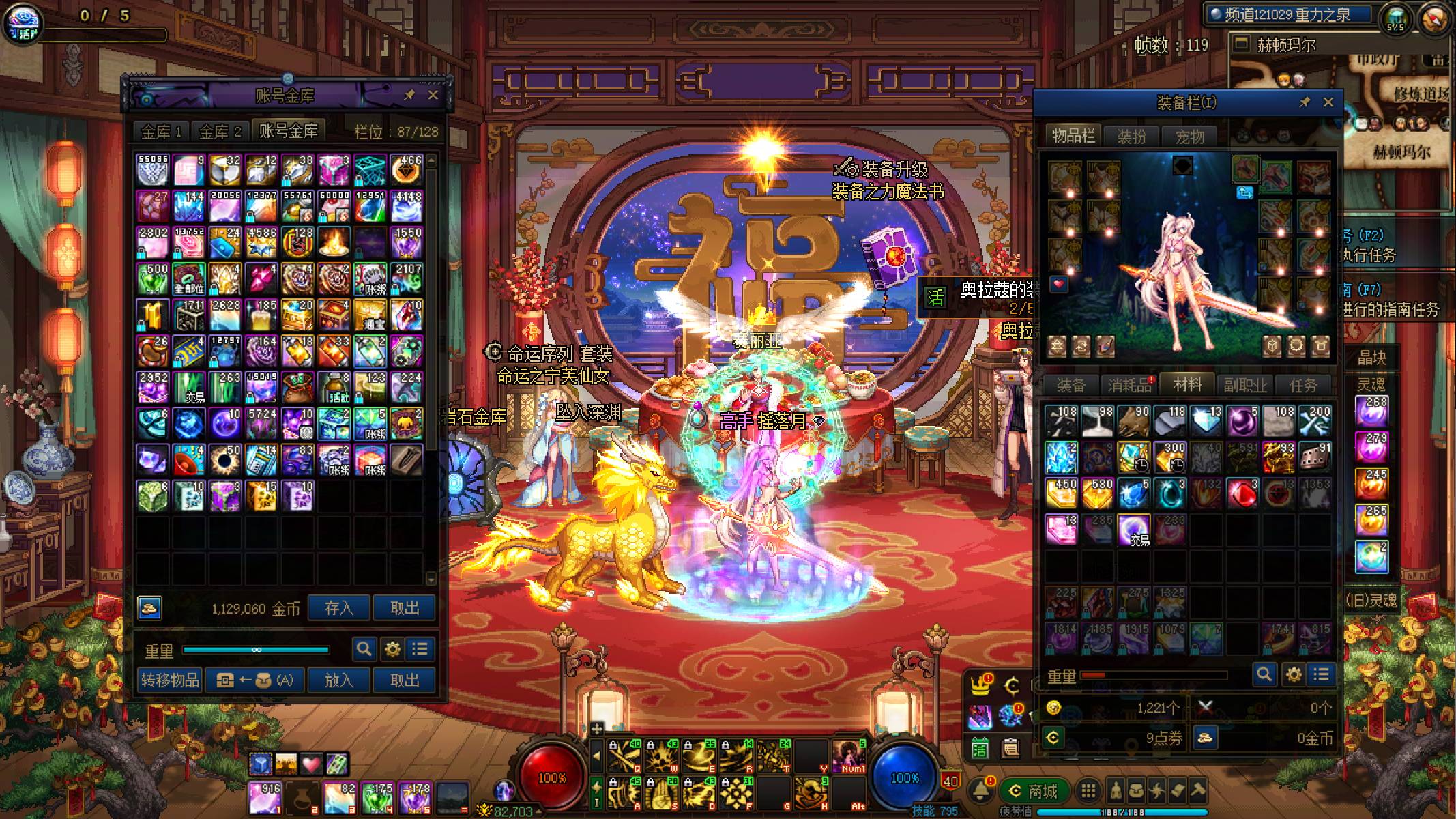Image resolution: width=1456 pixels, height=819 pixels.
Task: Click the 存入 gold deposit button
Action: click(x=338, y=607)
